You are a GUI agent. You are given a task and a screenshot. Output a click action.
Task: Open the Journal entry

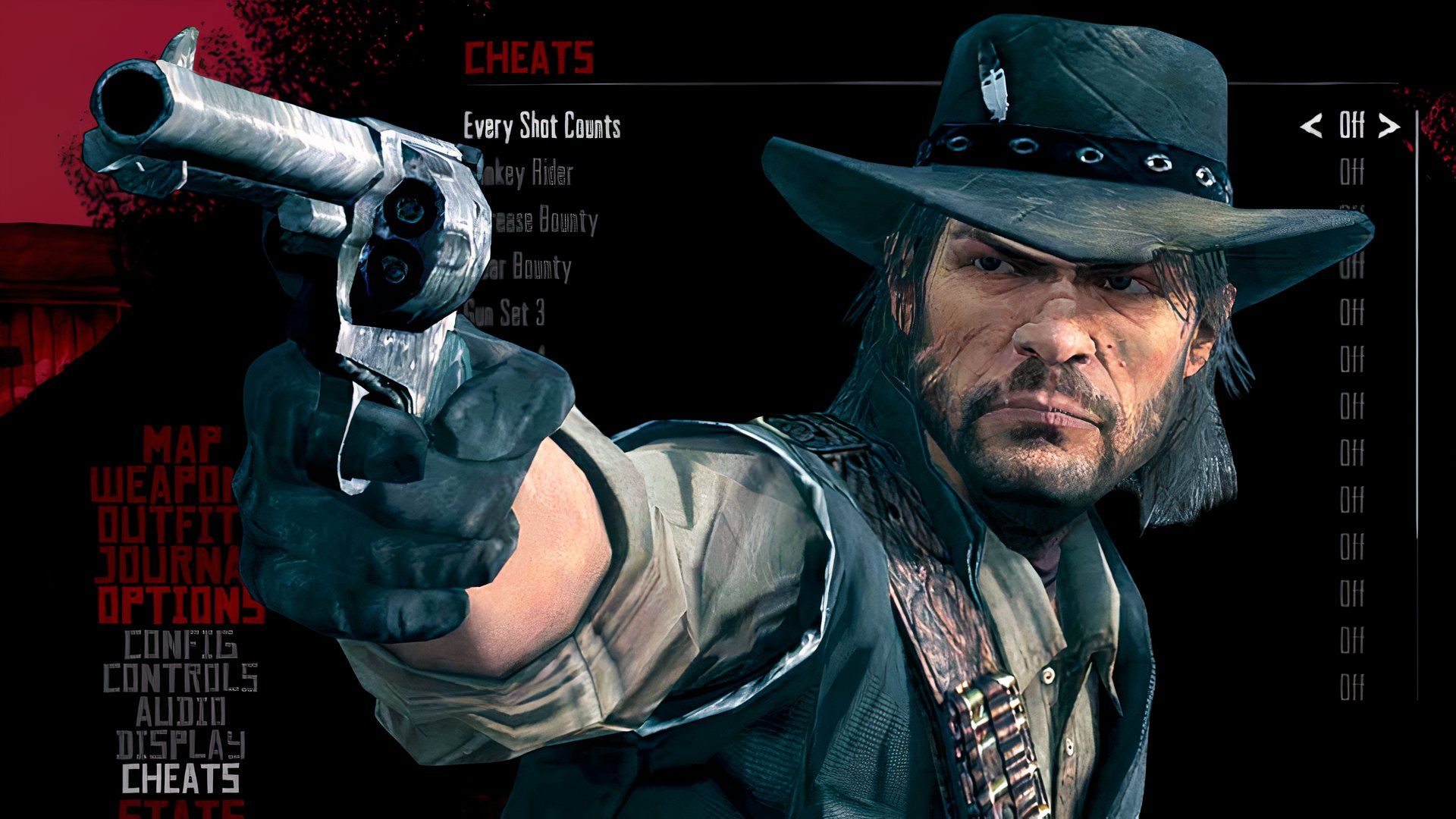[168, 563]
